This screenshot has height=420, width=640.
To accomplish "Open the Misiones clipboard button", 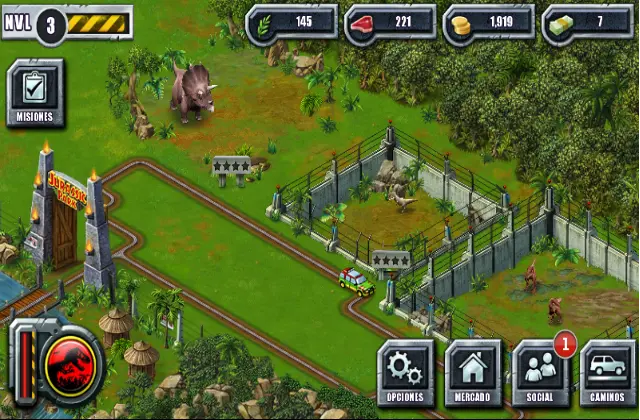I will point(35,93).
